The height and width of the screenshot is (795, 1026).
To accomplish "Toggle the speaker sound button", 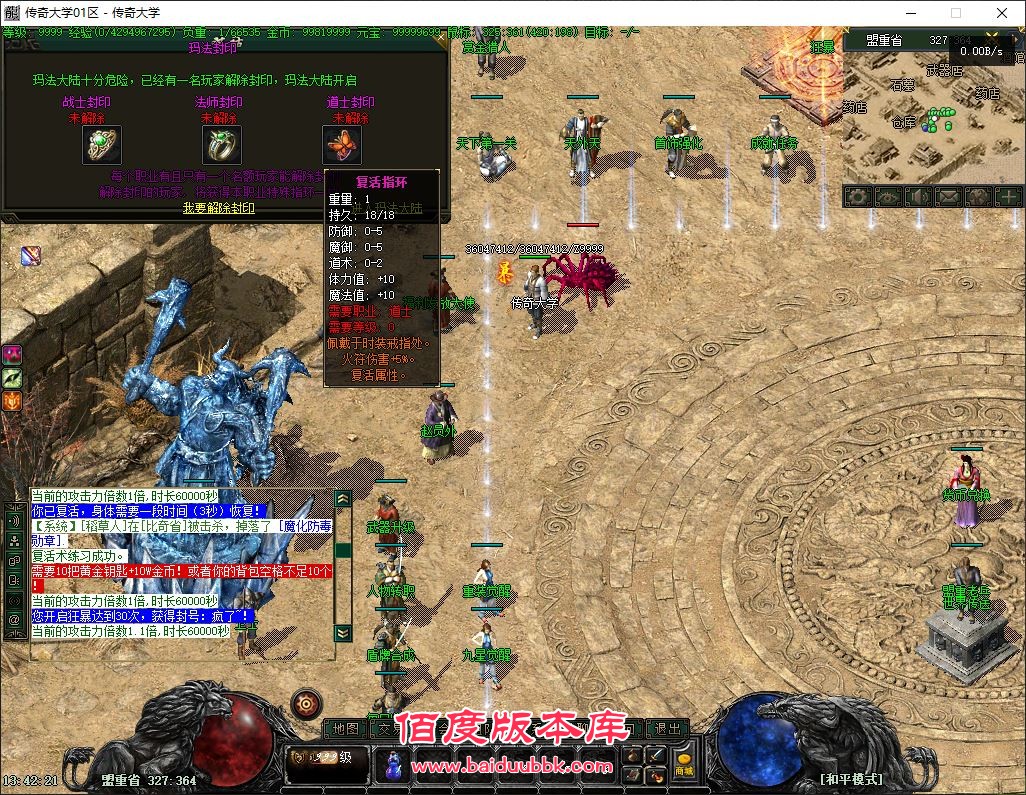I will click(x=918, y=197).
